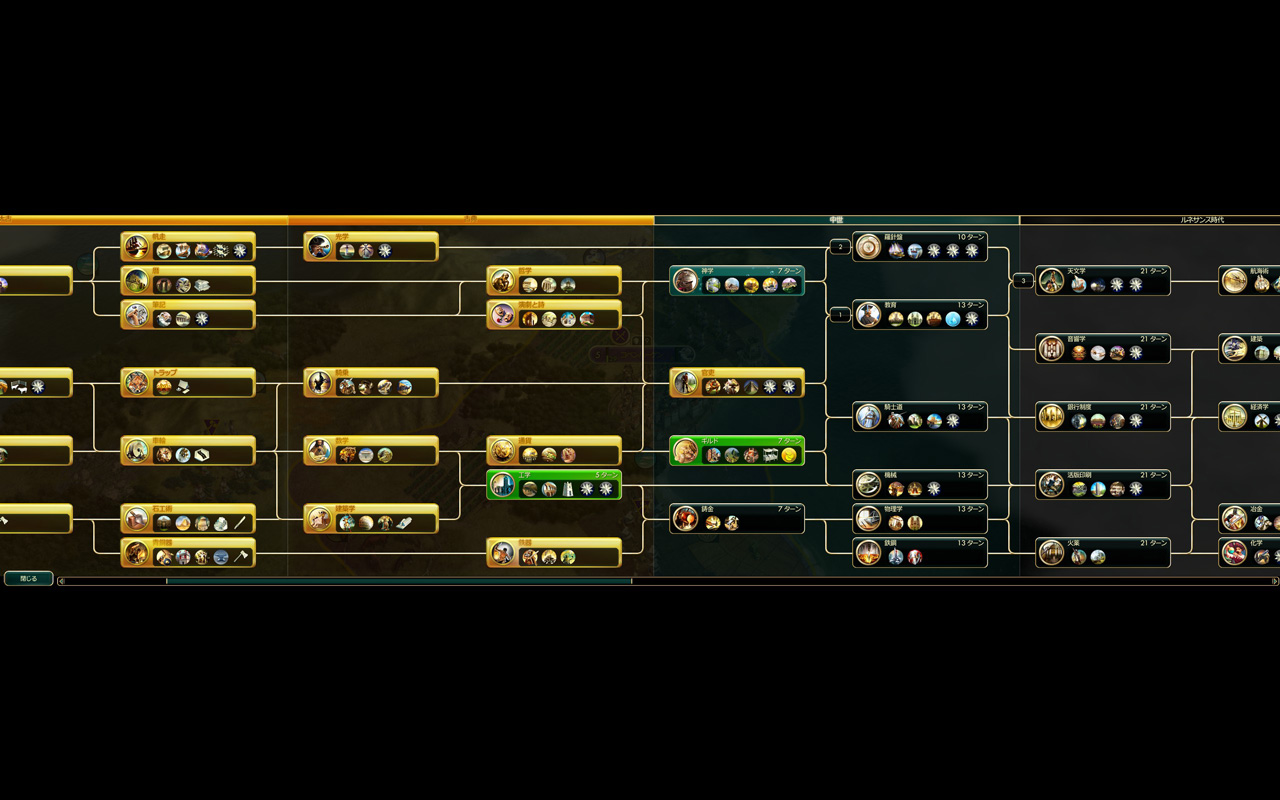Select the 物理学 (Physics) technology
This screenshot has width=1280, height=800.
pos(920,518)
